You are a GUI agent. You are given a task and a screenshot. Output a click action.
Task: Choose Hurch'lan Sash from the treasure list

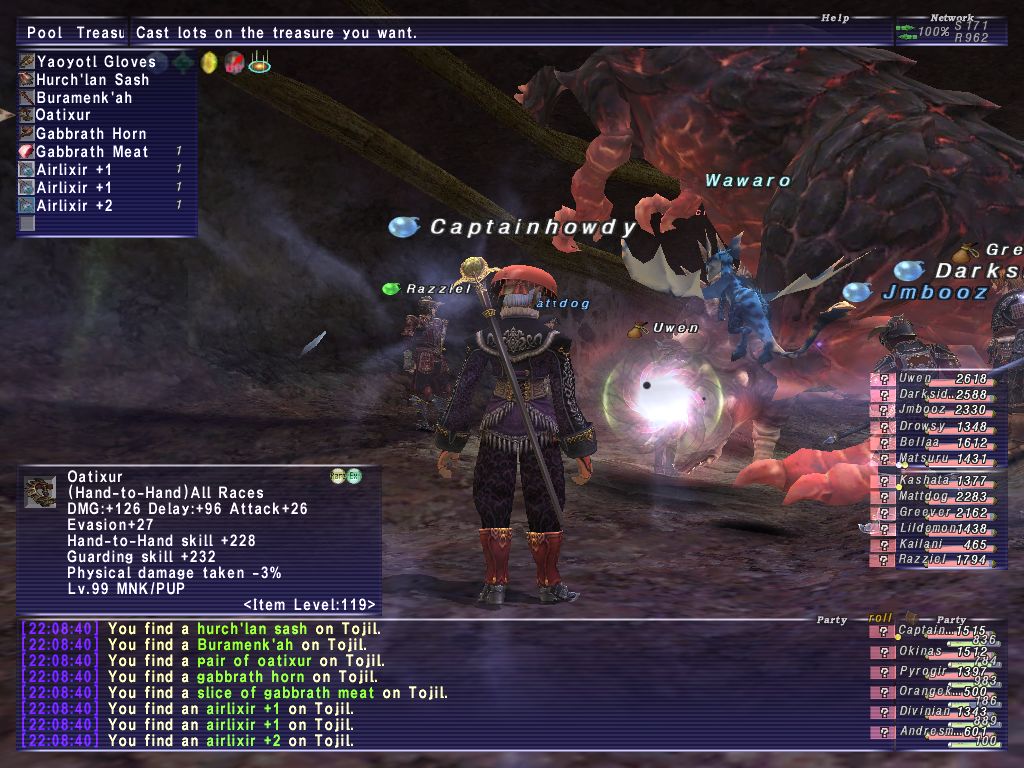92,79
